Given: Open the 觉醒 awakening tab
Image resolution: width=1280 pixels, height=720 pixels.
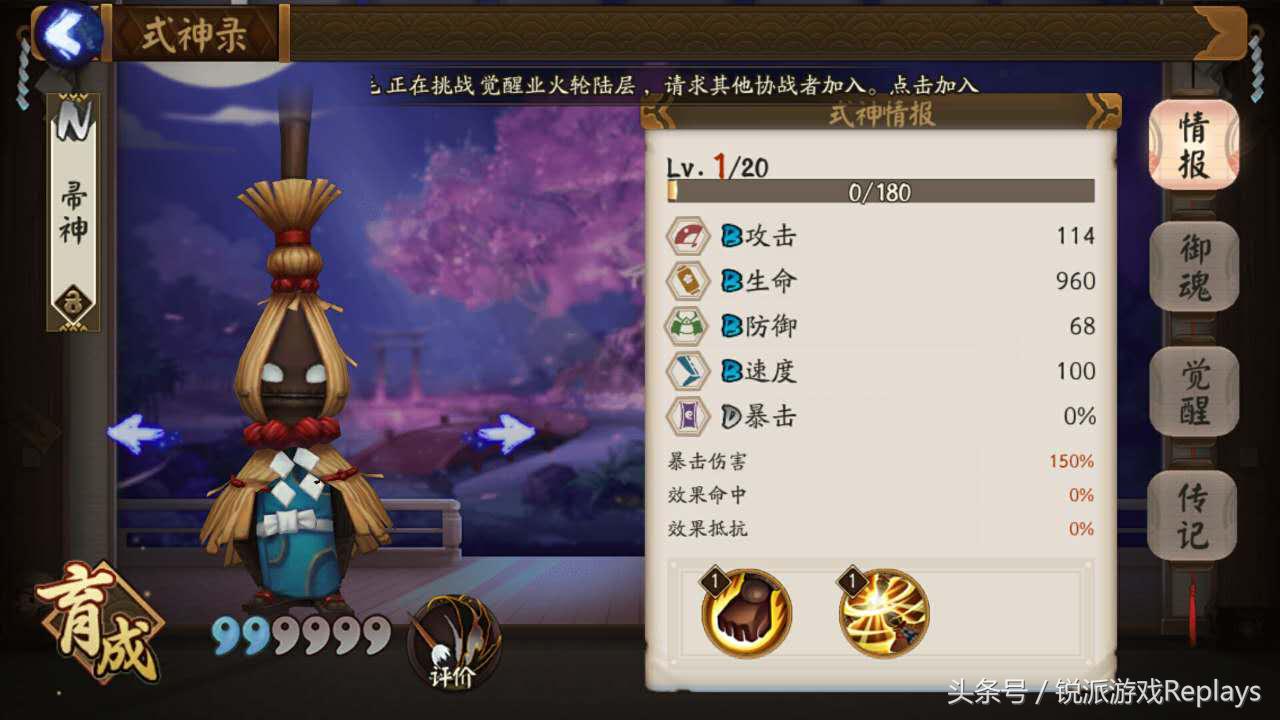Looking at the screenshot, I should (x=1193, y=391).
